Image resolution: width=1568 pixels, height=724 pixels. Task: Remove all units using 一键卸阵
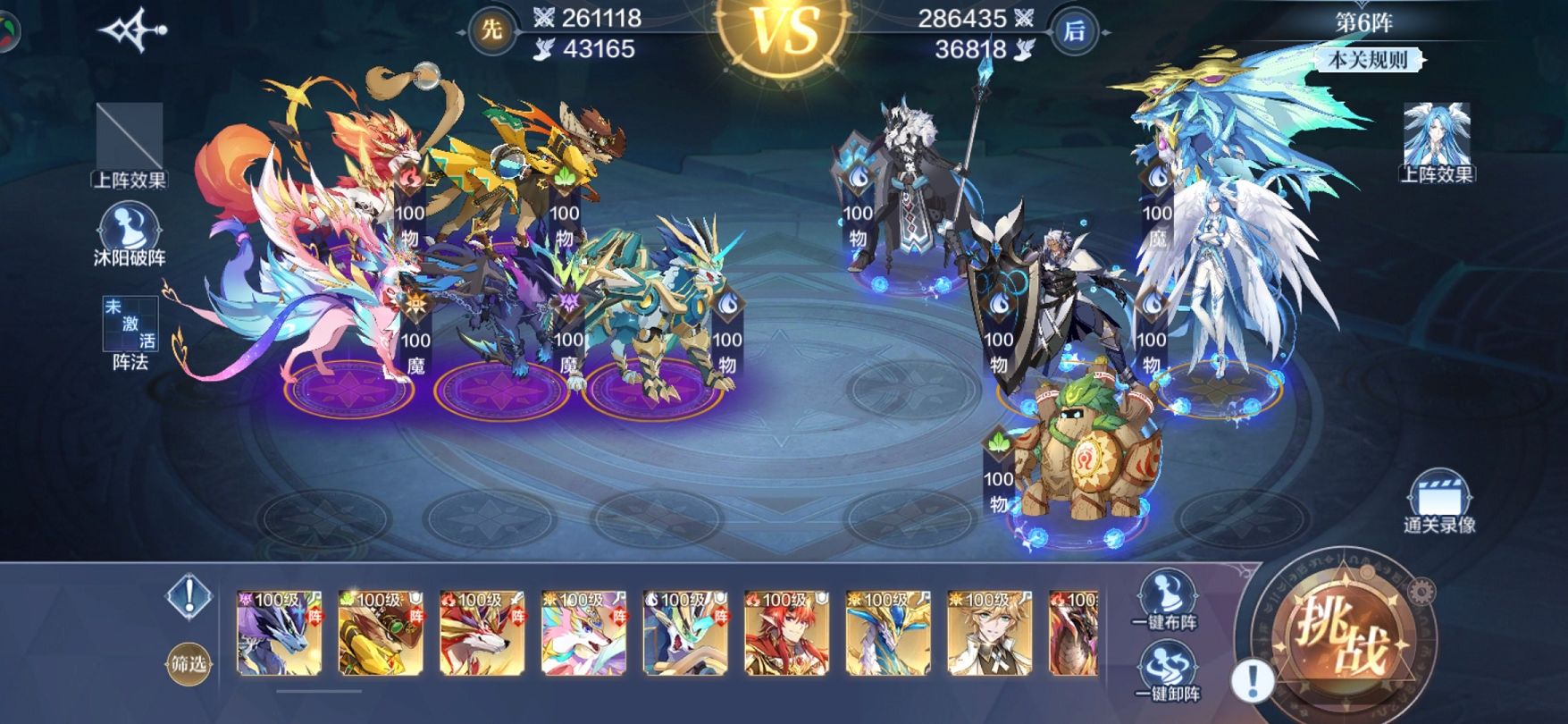1166,672
